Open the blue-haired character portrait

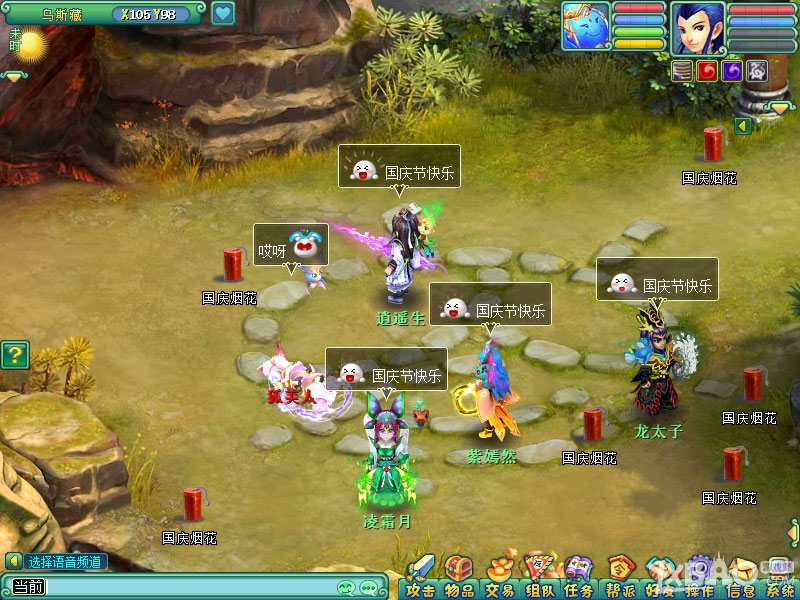pyautogui.click(x=697, y=27)
